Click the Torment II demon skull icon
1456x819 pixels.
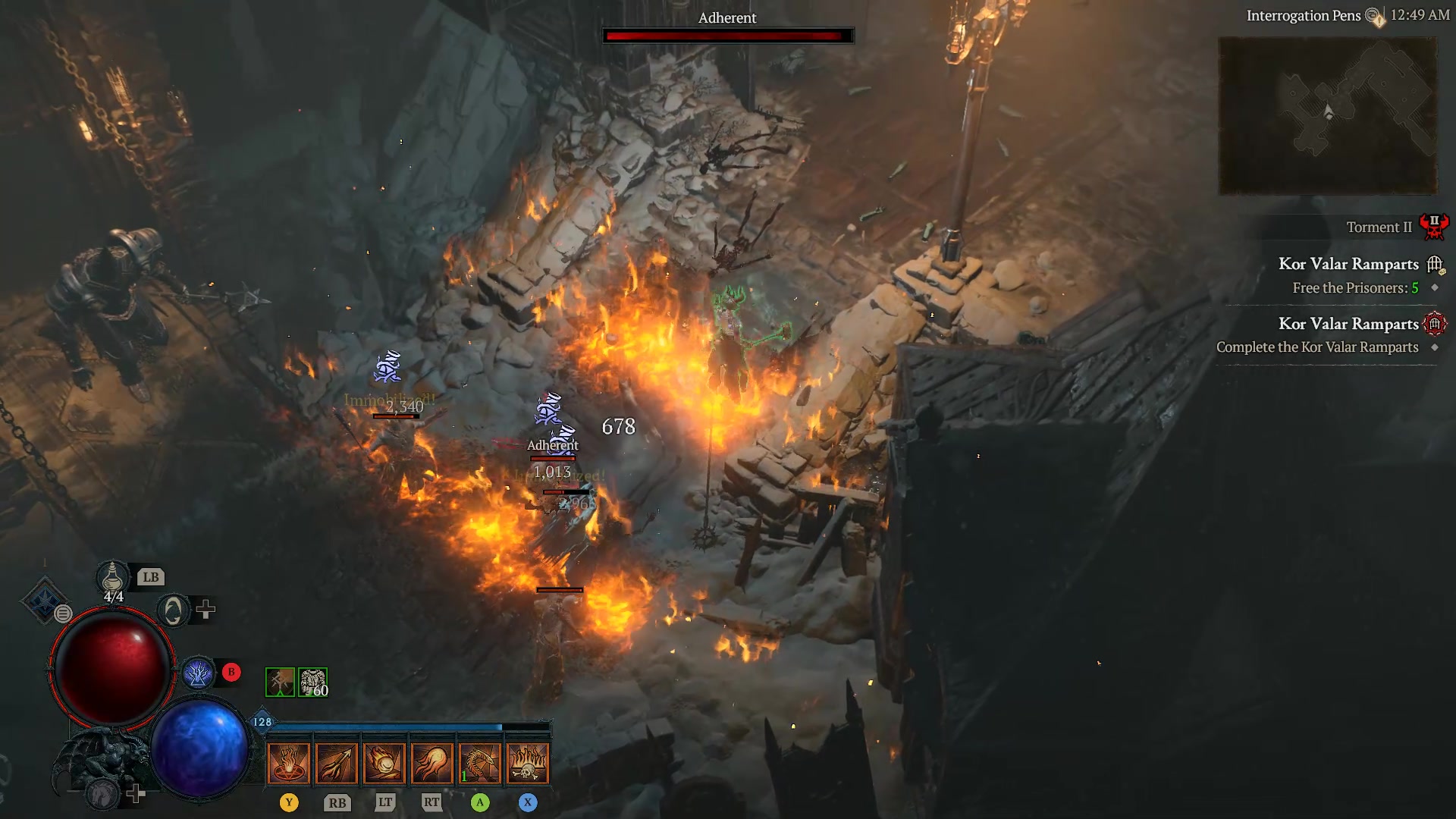[x=1436, y=226]
